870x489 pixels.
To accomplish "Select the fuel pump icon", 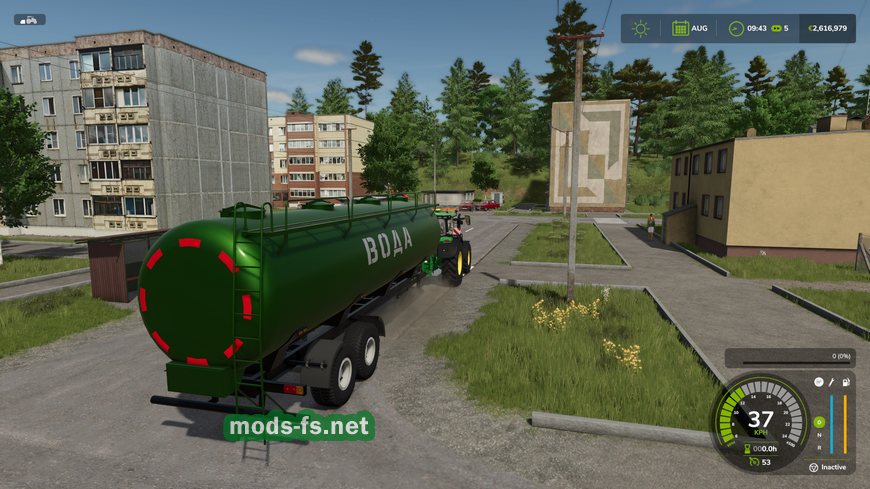I will [x=846, y=381].
